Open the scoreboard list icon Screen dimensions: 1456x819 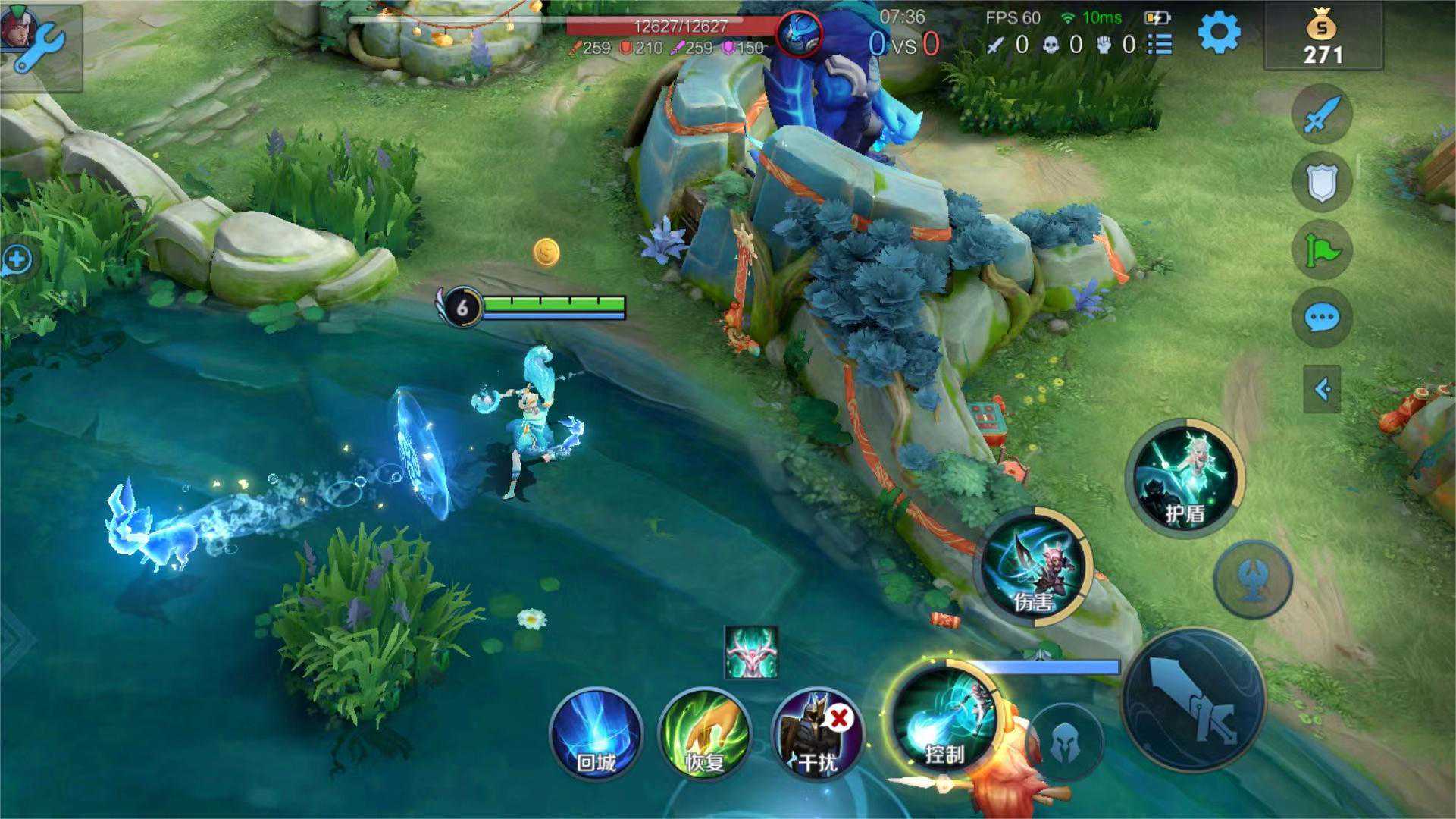1160,45
